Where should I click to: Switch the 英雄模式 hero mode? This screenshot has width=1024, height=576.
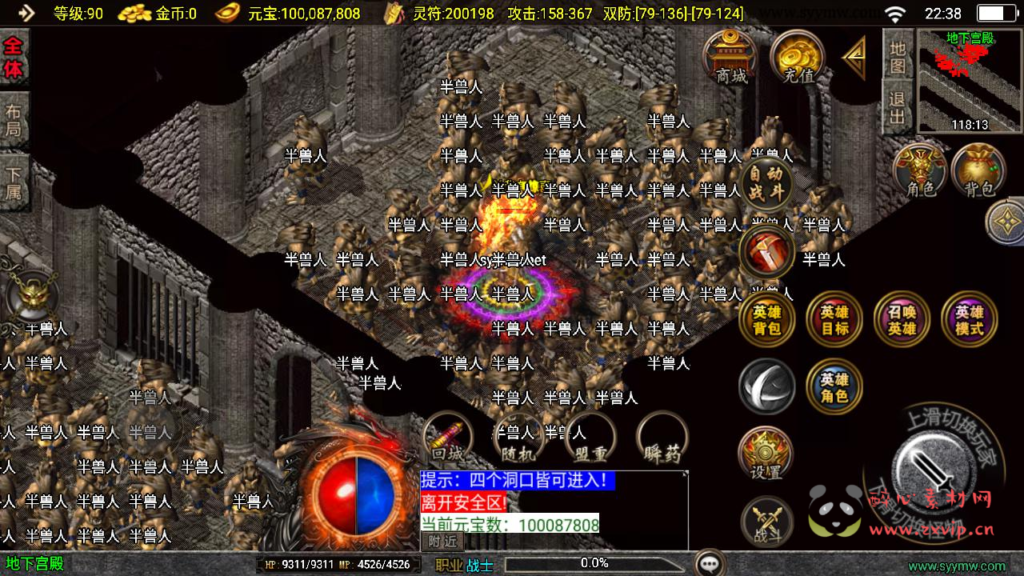click(968, 319)
